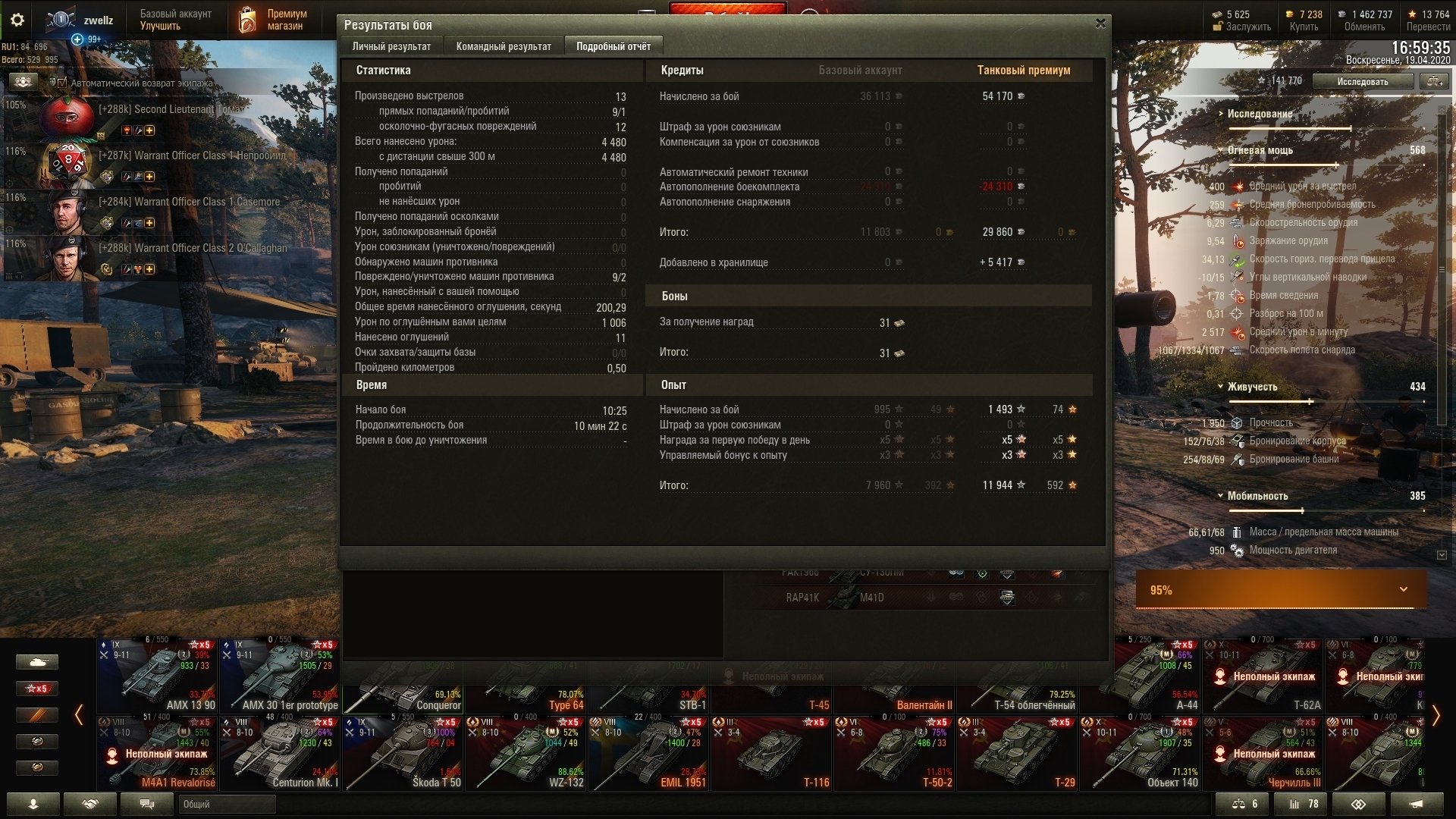The width and height of the screenshot is (1456, 819).
Task: Select the Škoda T 50 tank
Action: [x=403, y=752]
